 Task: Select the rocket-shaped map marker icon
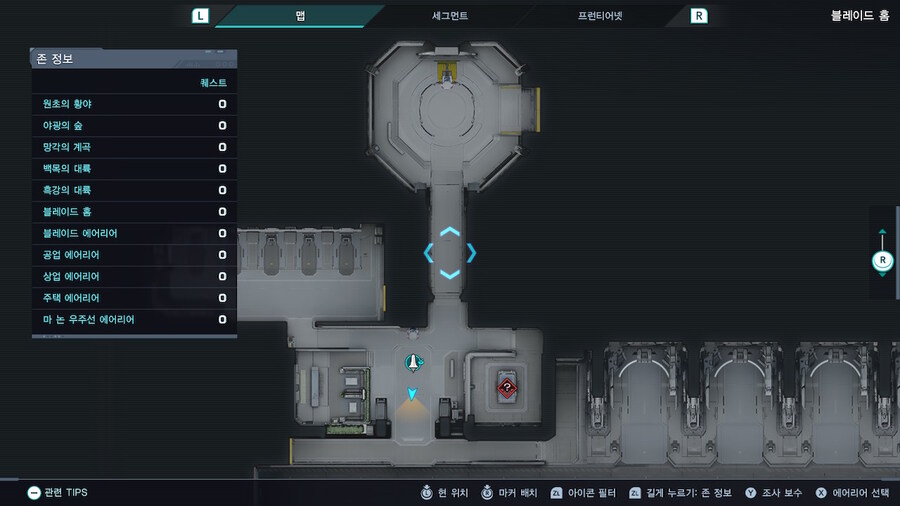click(412, 362)
